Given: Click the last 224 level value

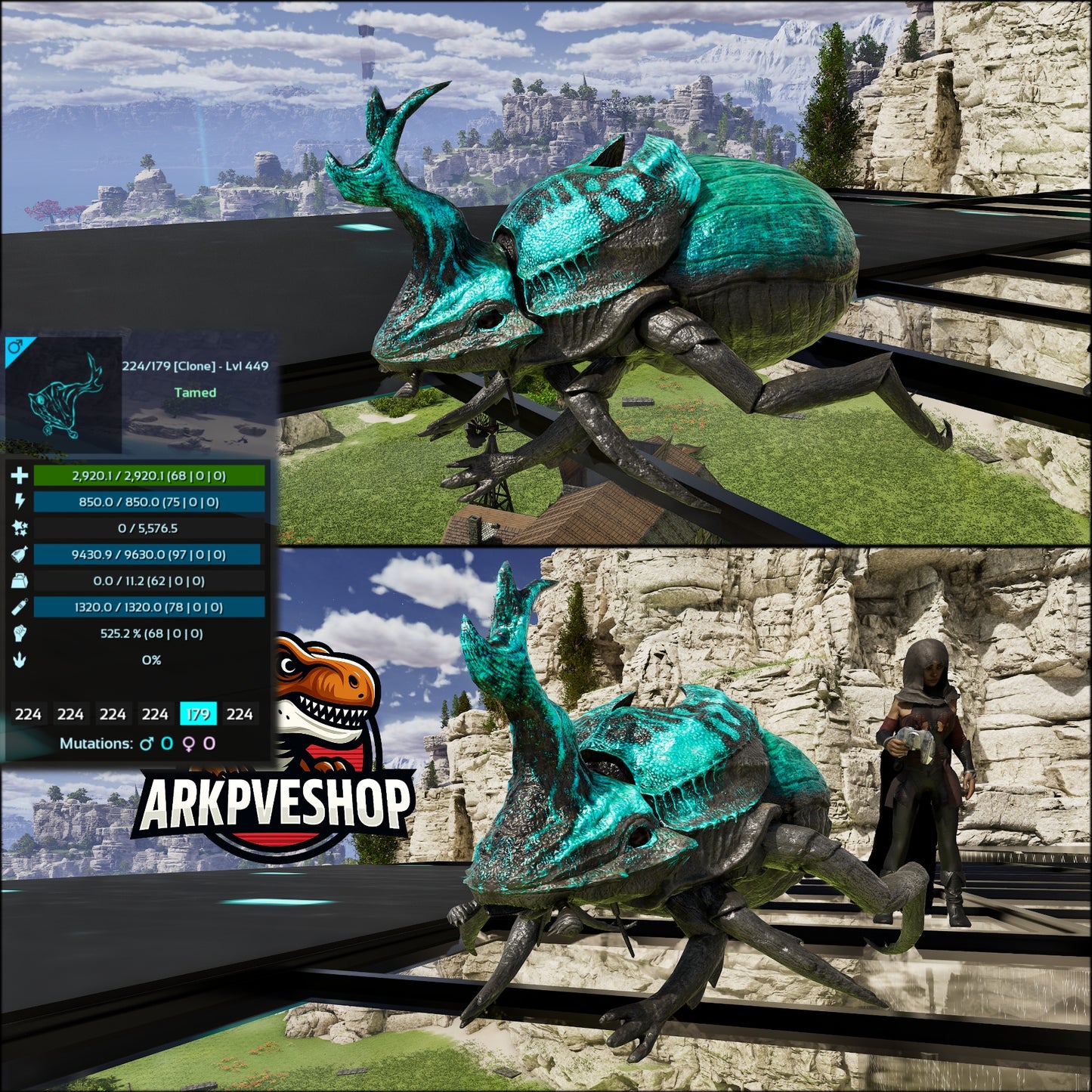Looking at the screenshot, I should coord(240,713).
